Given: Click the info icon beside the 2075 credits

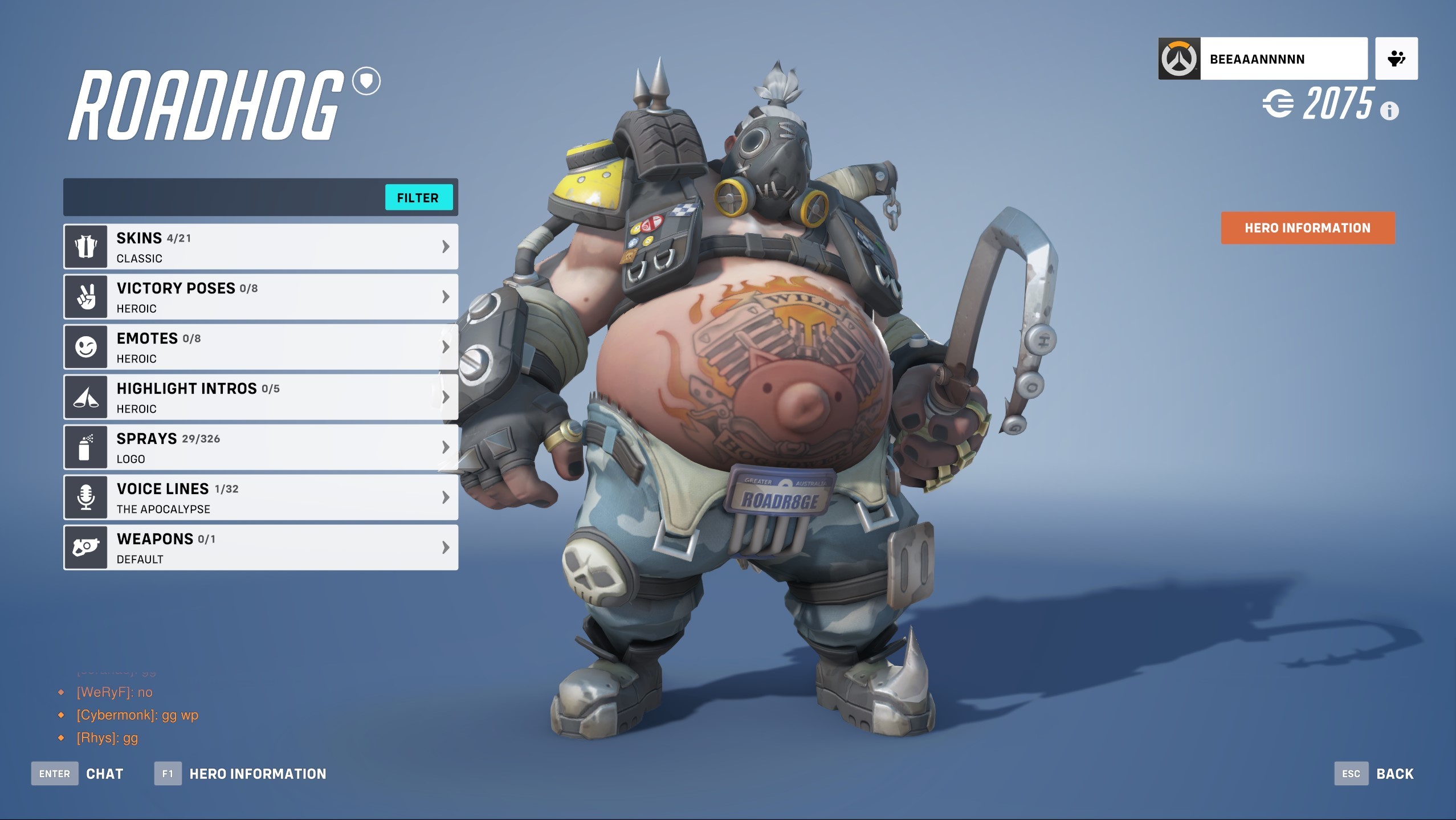Looking at the screenshot, I should [x=1389, y=112].
